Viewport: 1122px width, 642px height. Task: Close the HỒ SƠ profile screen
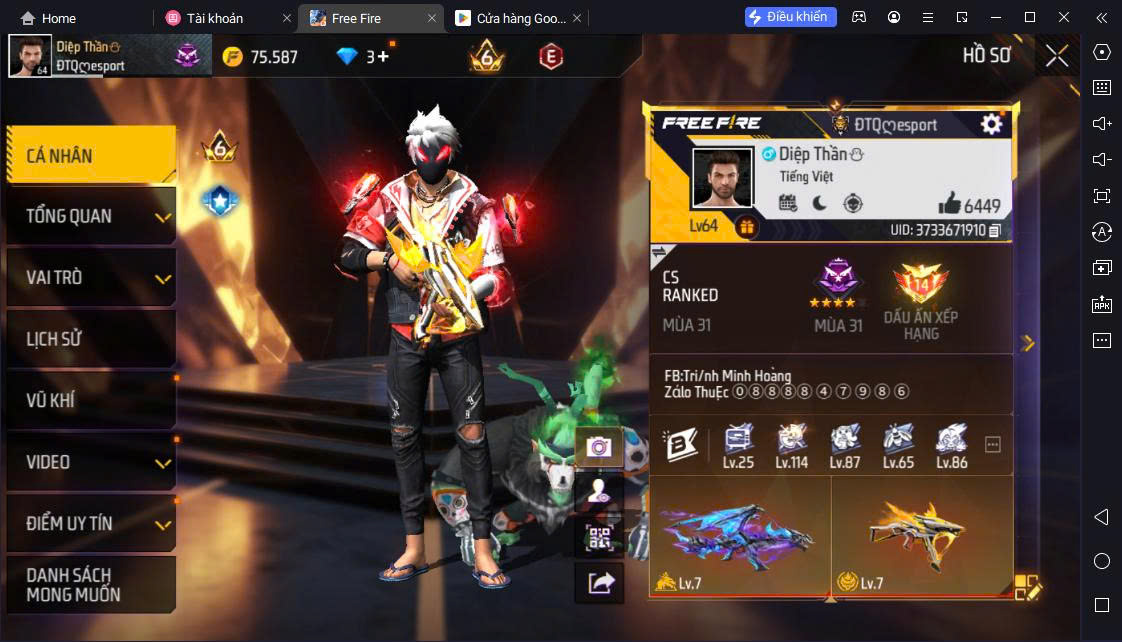point(1057,56)
